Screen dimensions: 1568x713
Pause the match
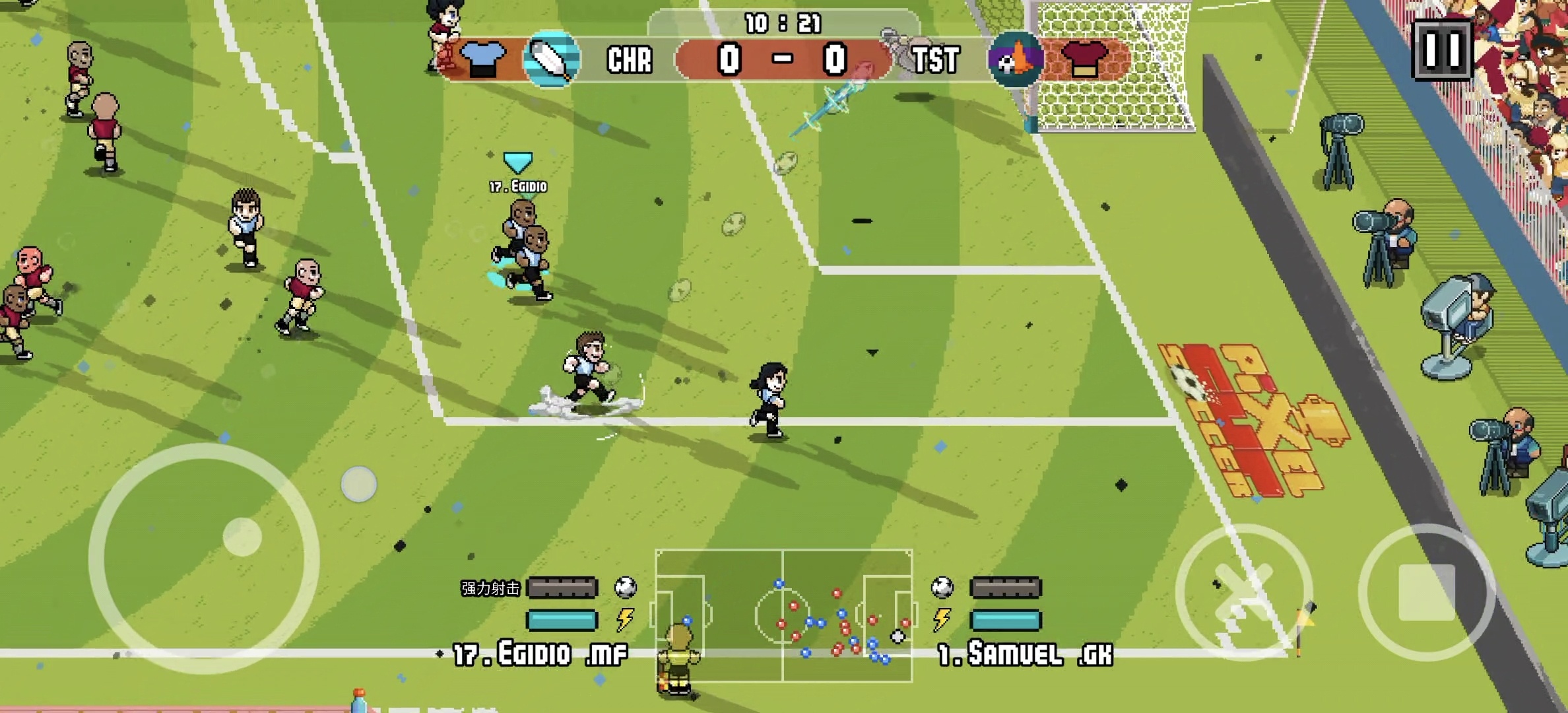point(1442,50)
